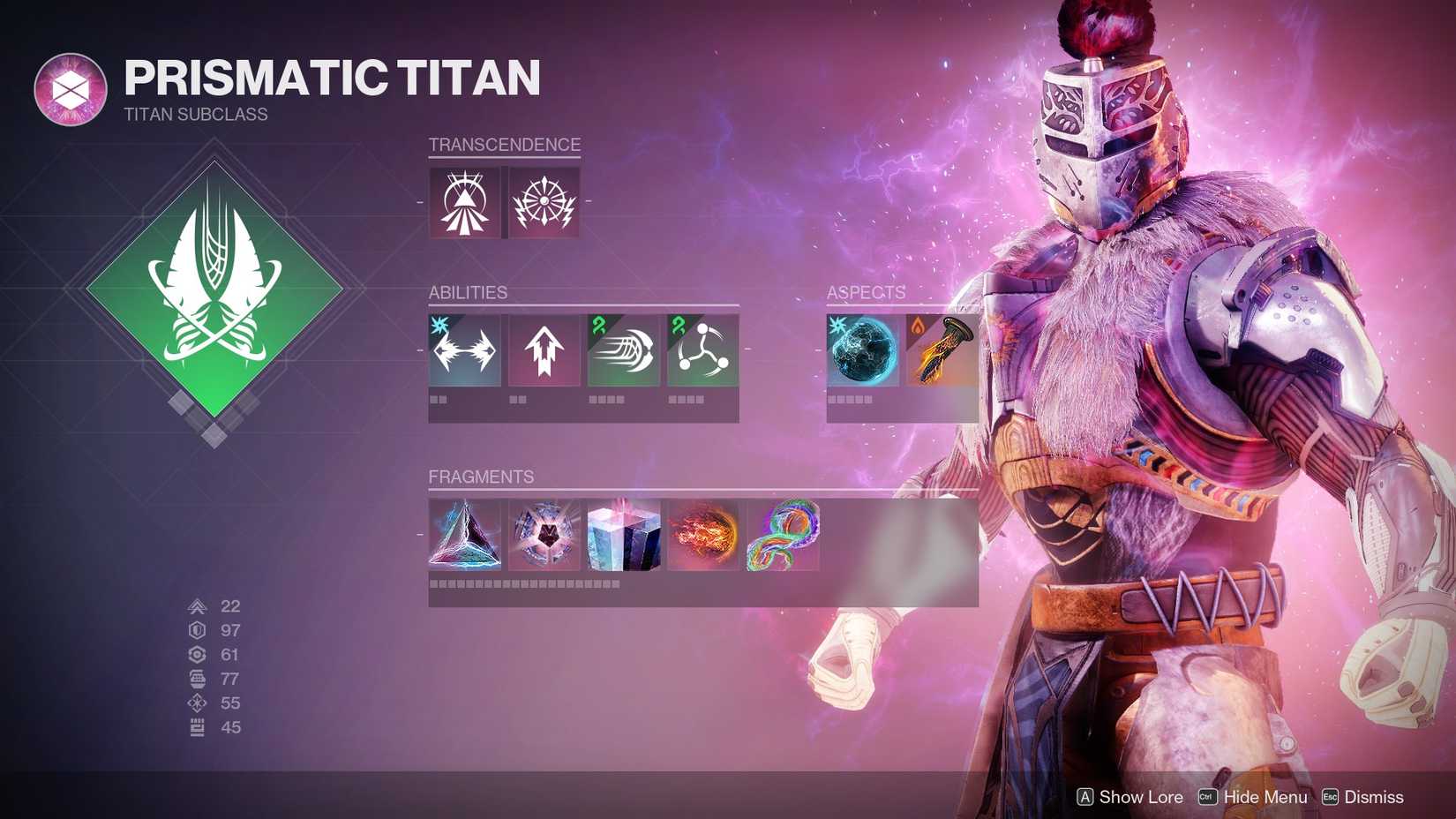Open Show Lore
This screenshot has width=1456, height=819.
click(x=1139, y=797)
